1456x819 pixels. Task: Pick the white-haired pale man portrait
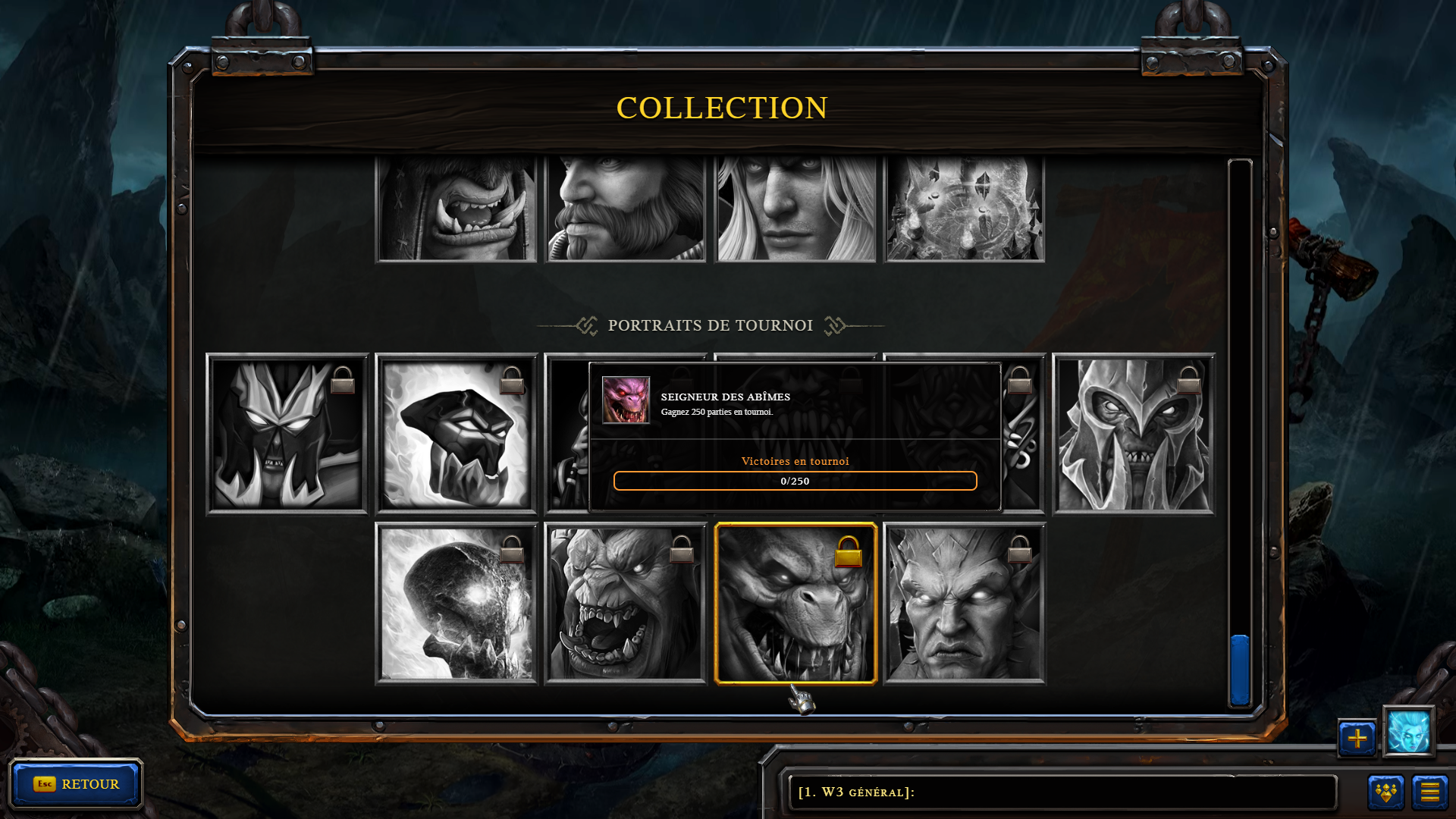(795, 209)
